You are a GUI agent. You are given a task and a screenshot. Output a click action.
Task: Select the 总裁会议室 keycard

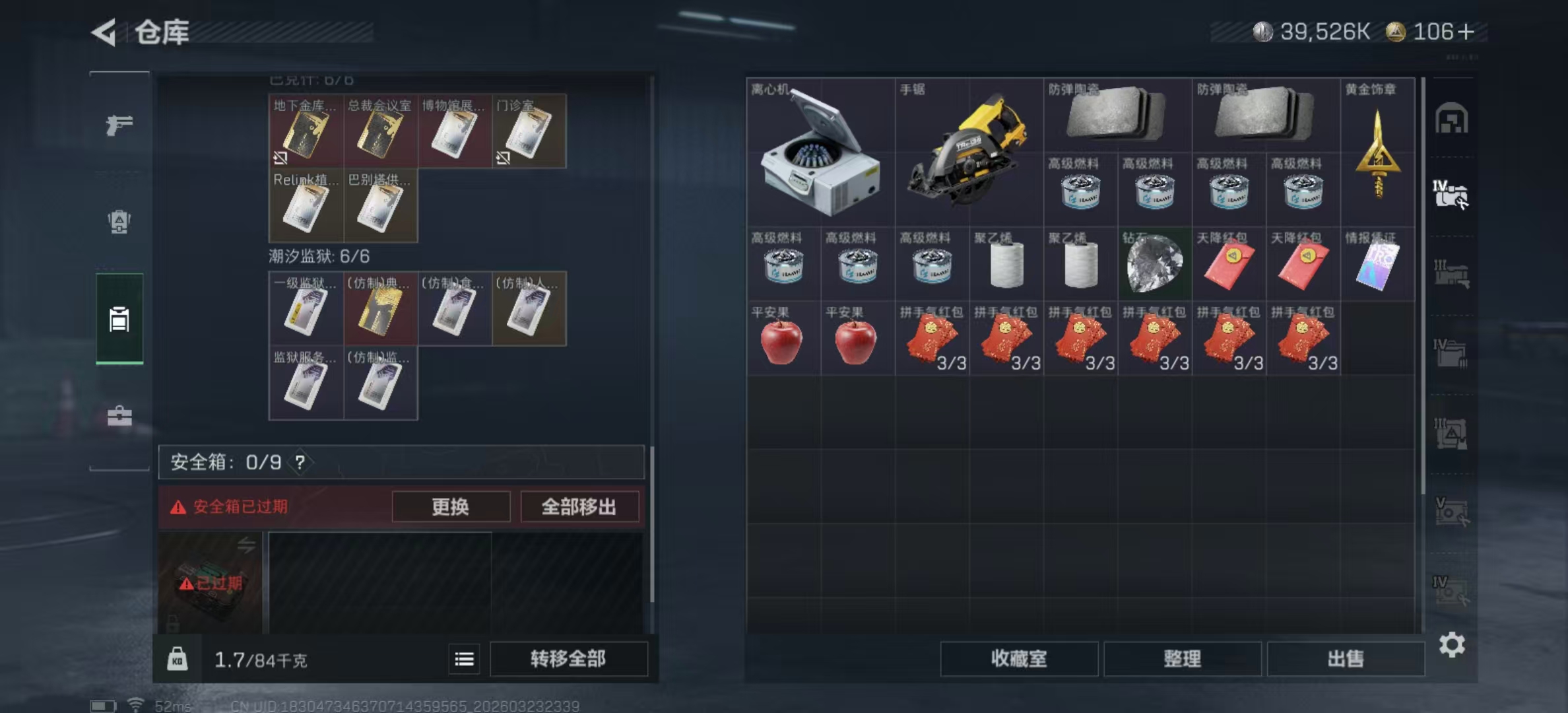tap(380, 131)
